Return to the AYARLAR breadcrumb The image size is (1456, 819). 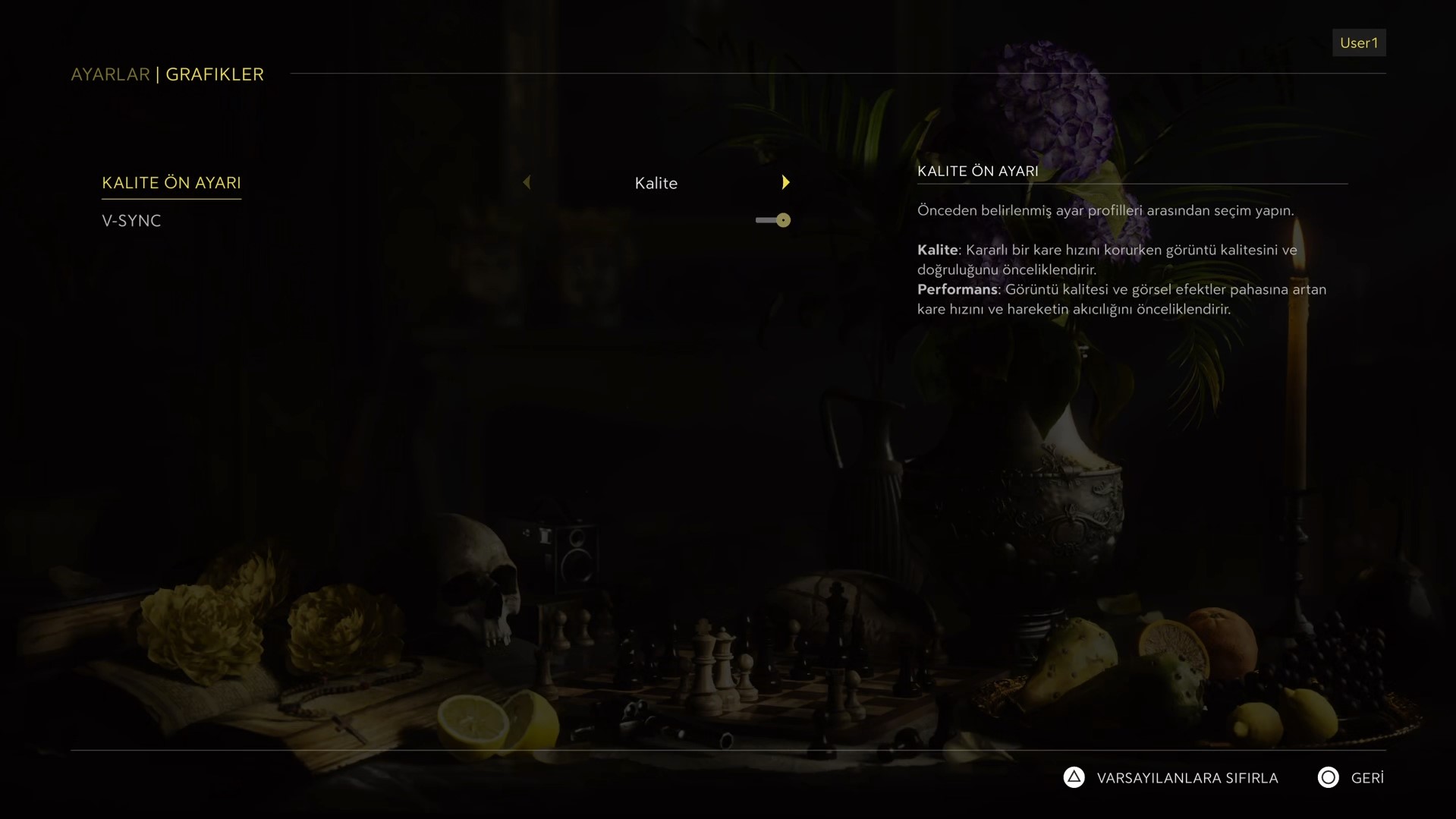coord(111,74)
